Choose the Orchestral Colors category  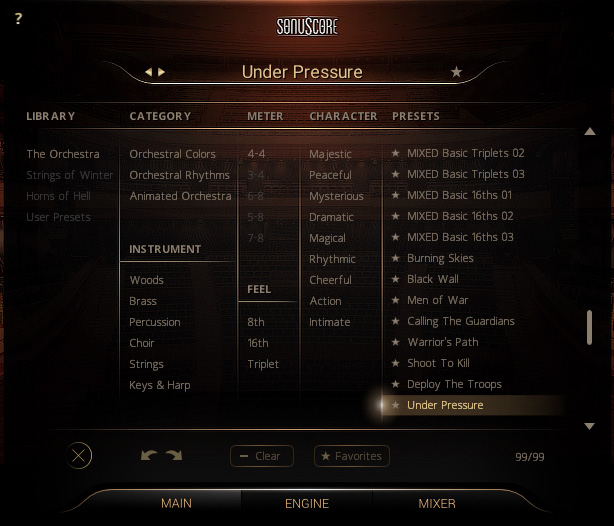pos(172,154)
